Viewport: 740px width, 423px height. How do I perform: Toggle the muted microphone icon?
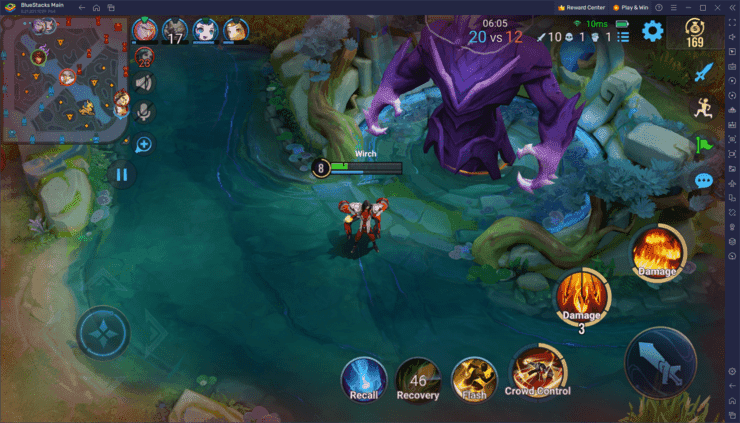tap(144, 111)
